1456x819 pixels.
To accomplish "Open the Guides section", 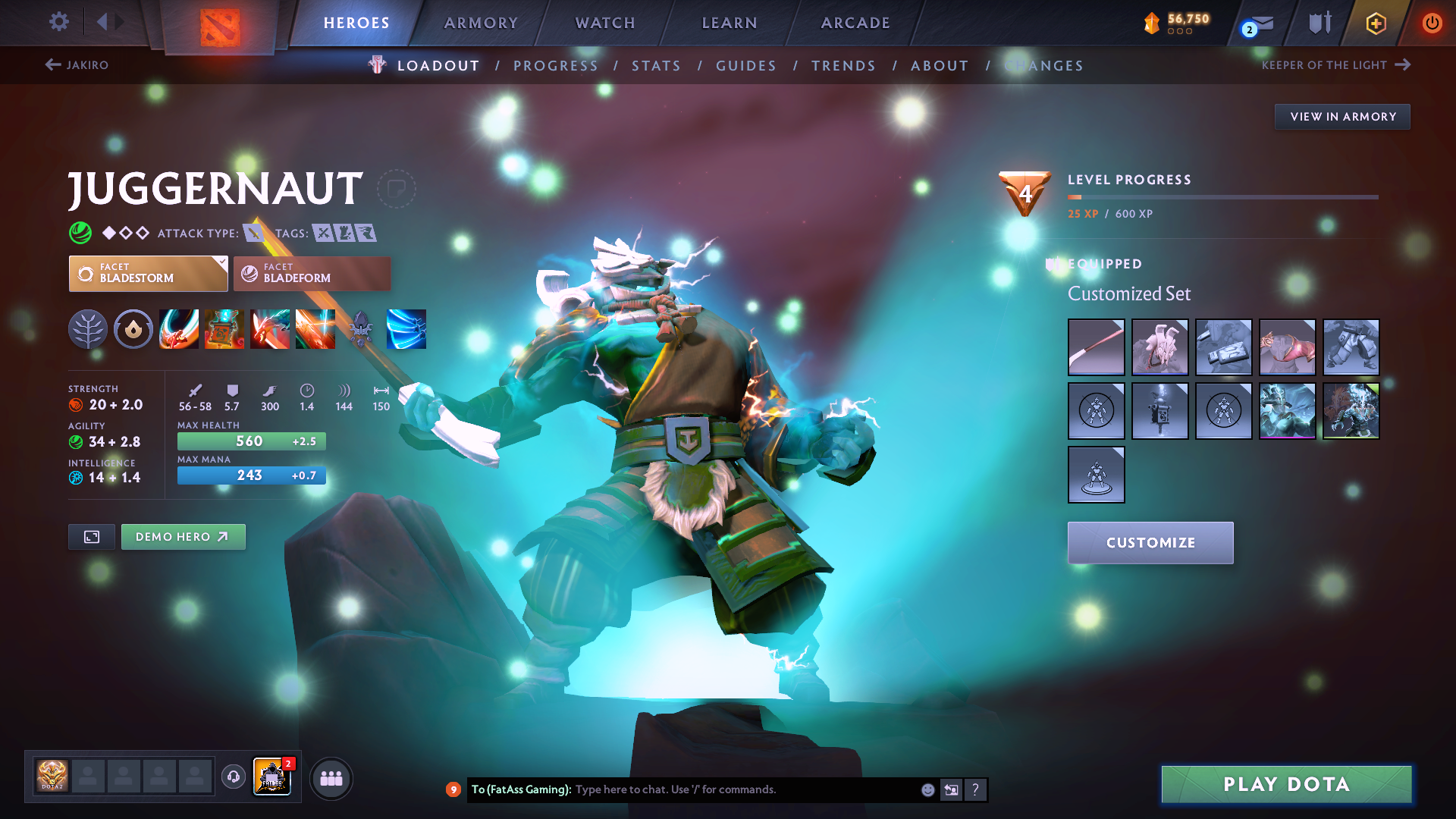I will 746,66.
